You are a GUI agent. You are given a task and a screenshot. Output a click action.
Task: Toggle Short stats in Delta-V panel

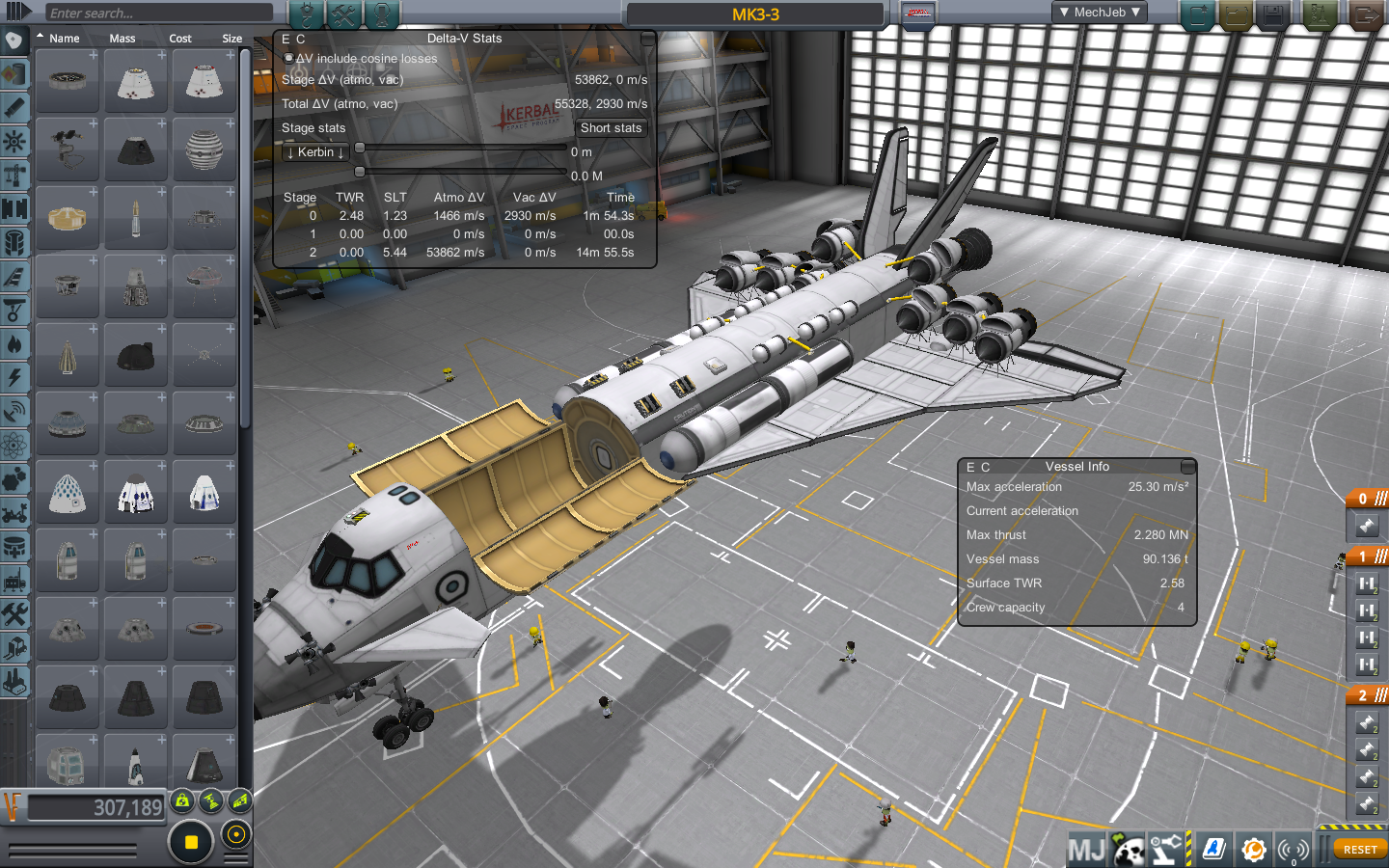pyautogui.click(x=611, y=128)
